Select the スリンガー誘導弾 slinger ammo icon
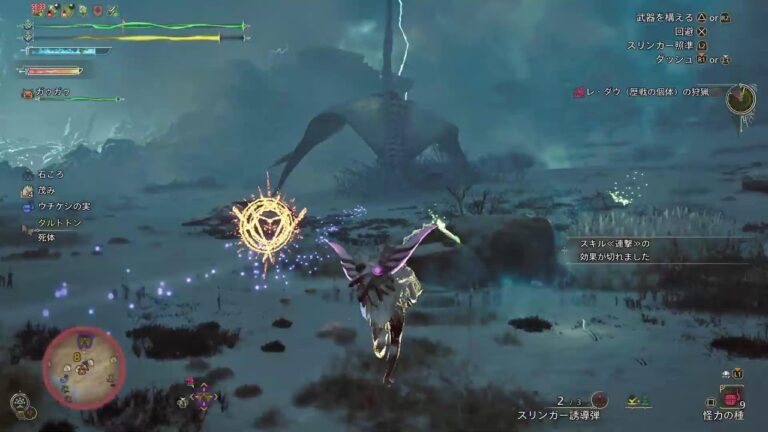Image resolution: width=768 pixels, height=432 pixels. [x=599, y=399]
